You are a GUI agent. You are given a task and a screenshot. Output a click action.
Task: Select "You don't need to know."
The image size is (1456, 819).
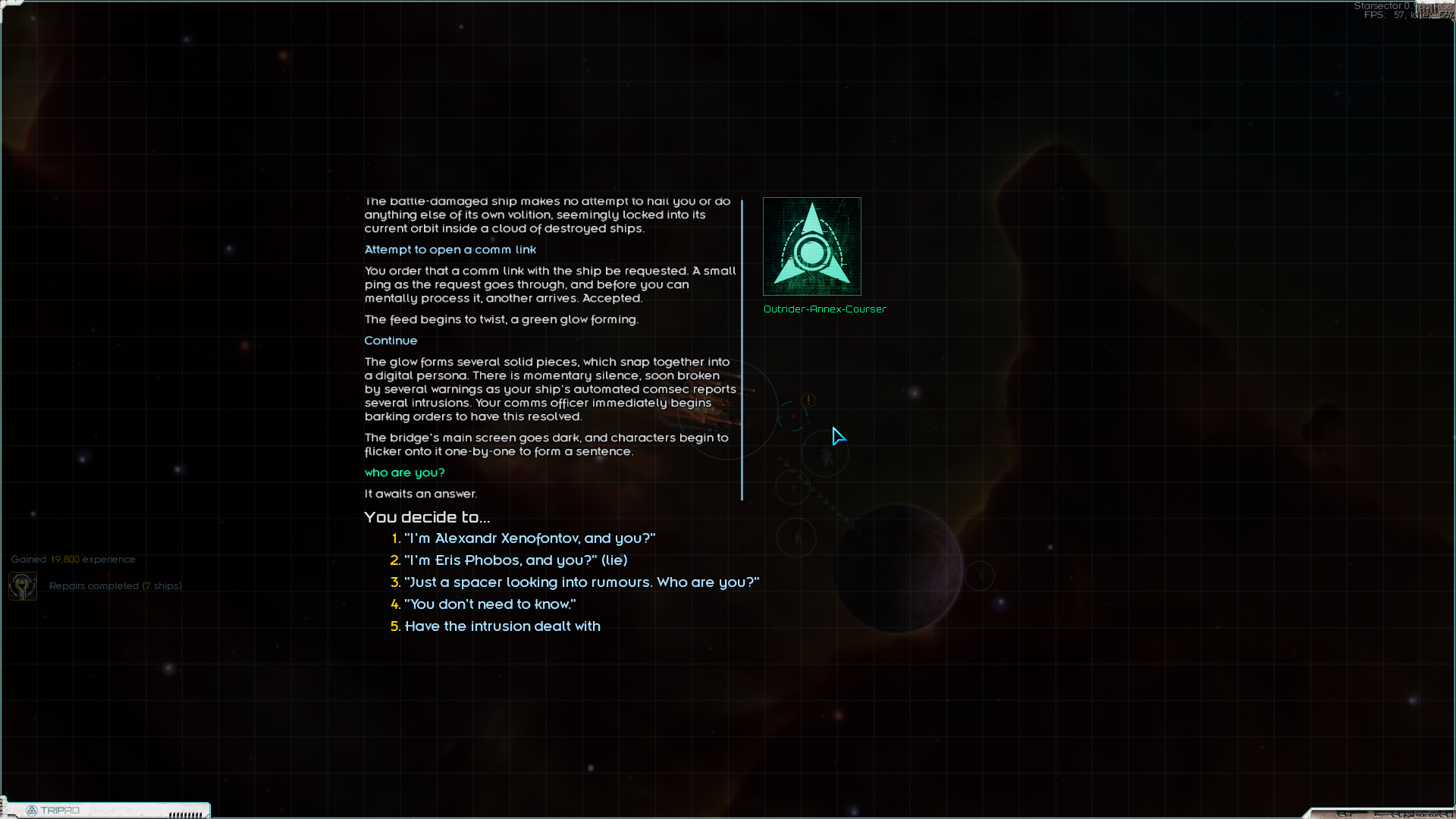click(x=490, y=604)
